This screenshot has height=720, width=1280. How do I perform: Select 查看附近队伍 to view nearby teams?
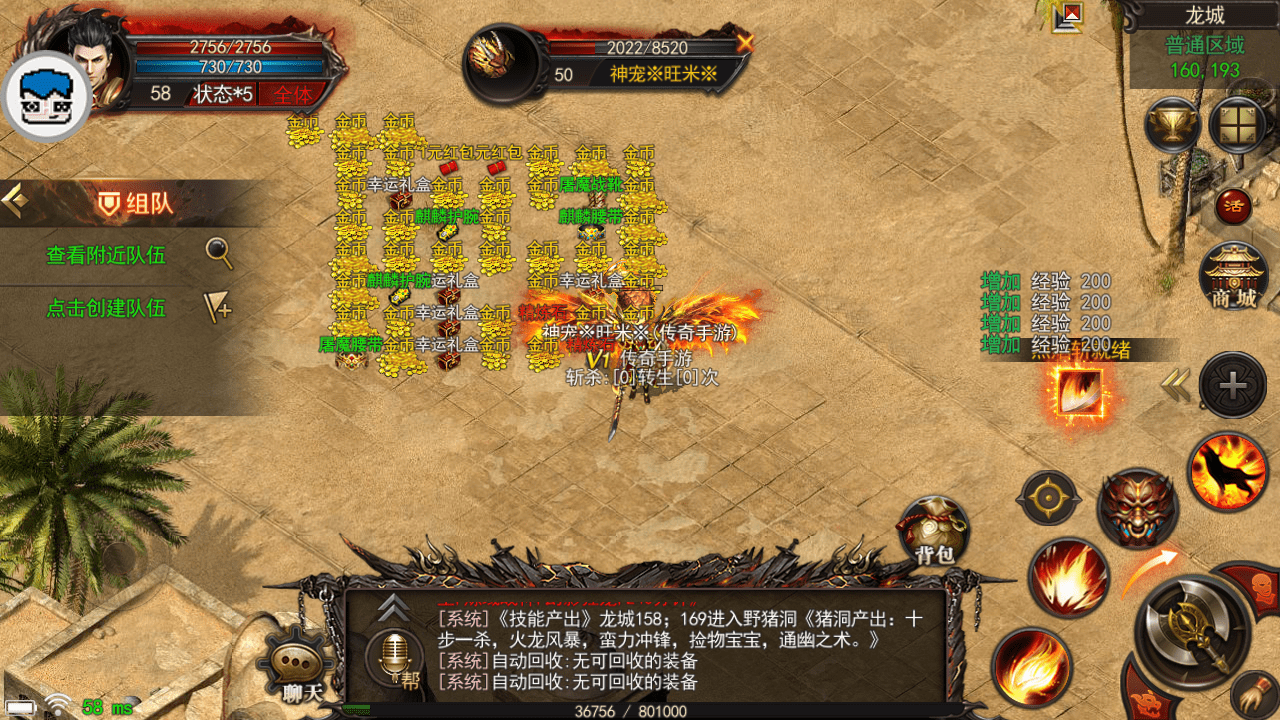106,255
